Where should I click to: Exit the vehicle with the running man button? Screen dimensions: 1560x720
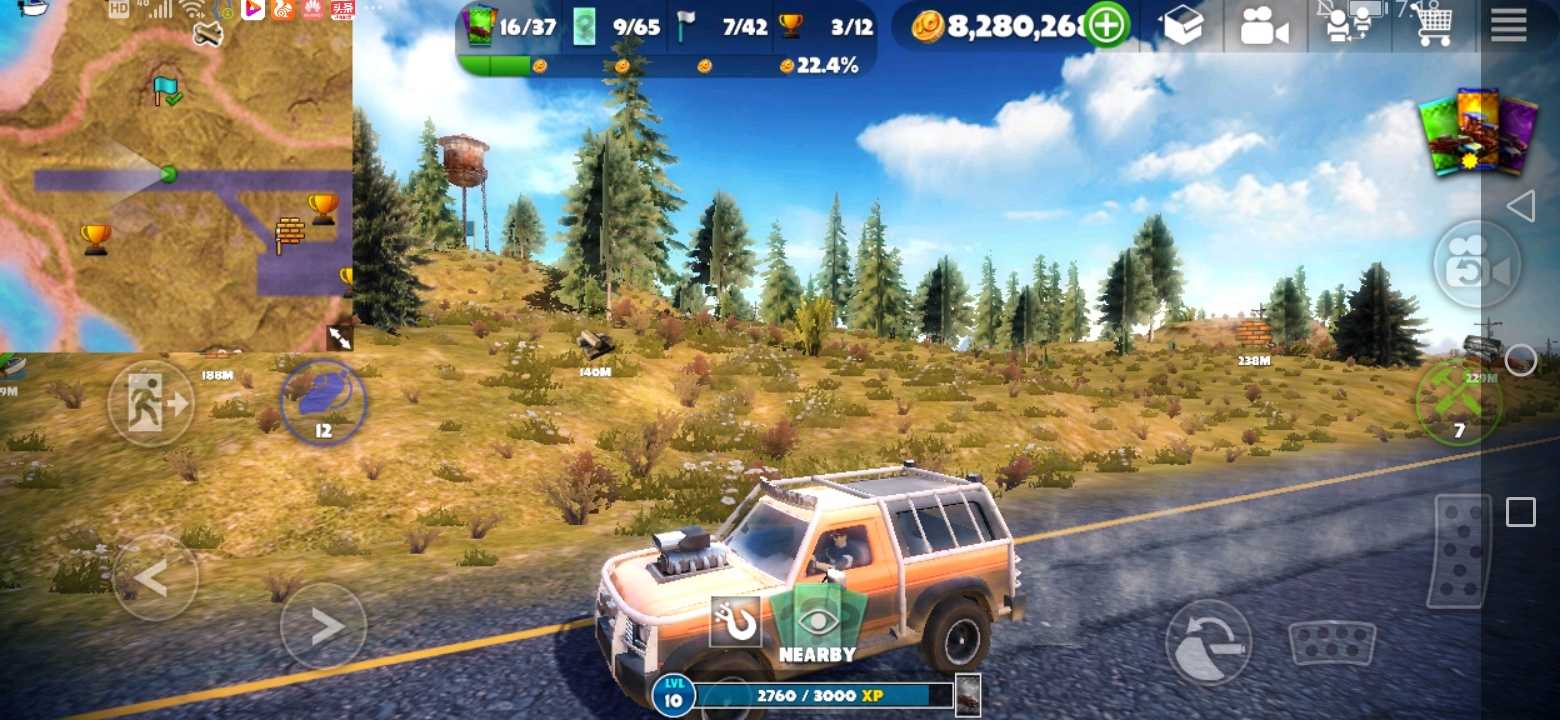point(151,403)
